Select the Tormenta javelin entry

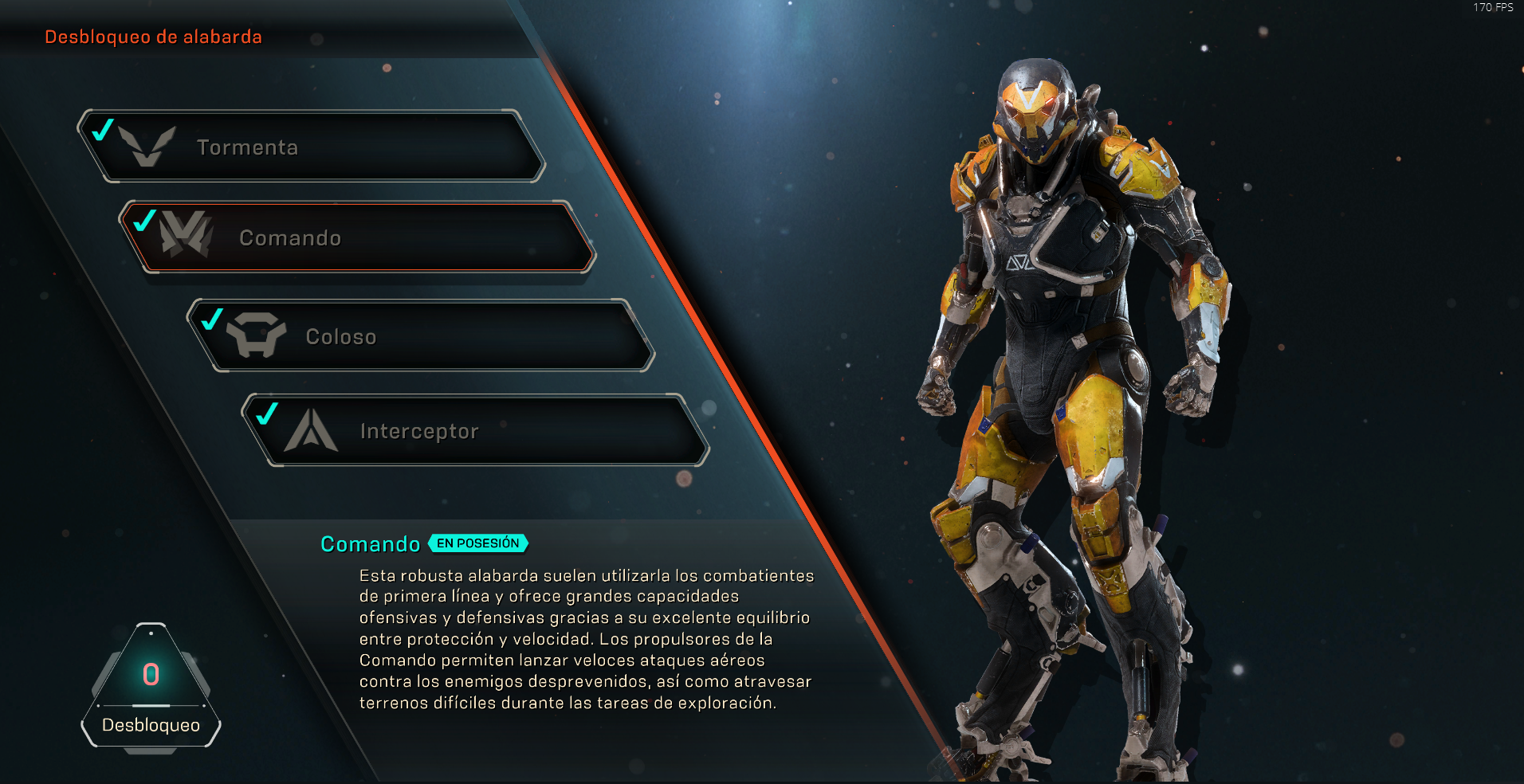coord(311,147)
